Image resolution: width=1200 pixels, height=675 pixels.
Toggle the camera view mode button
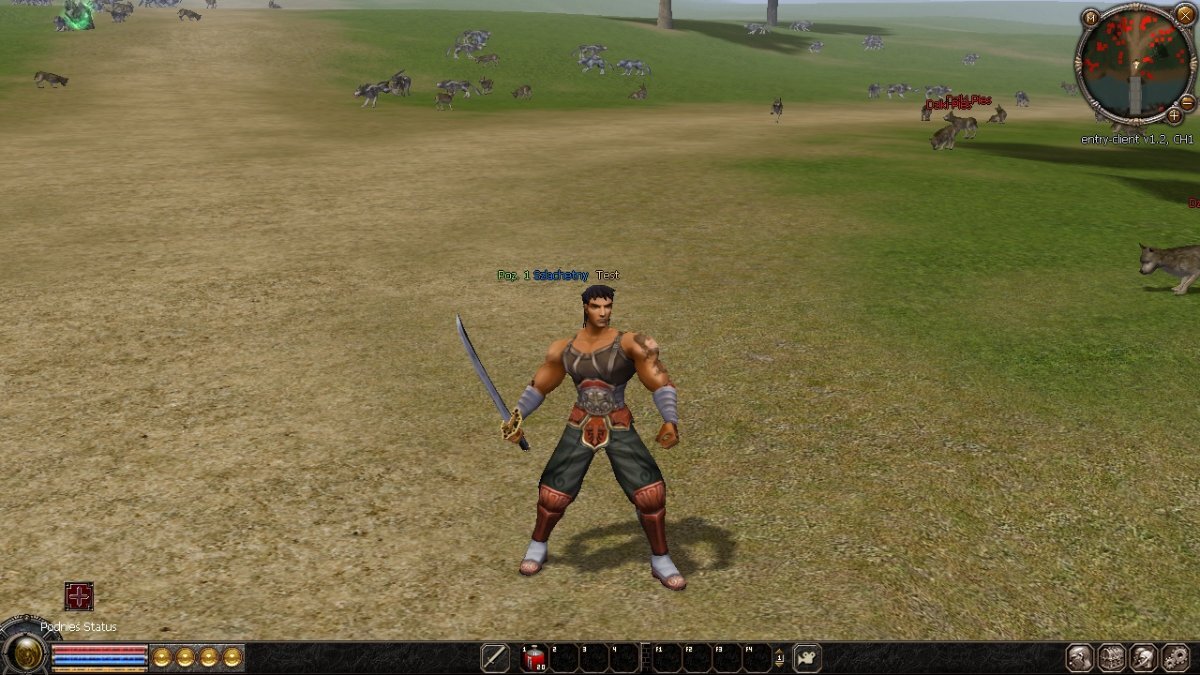[807, 657]
